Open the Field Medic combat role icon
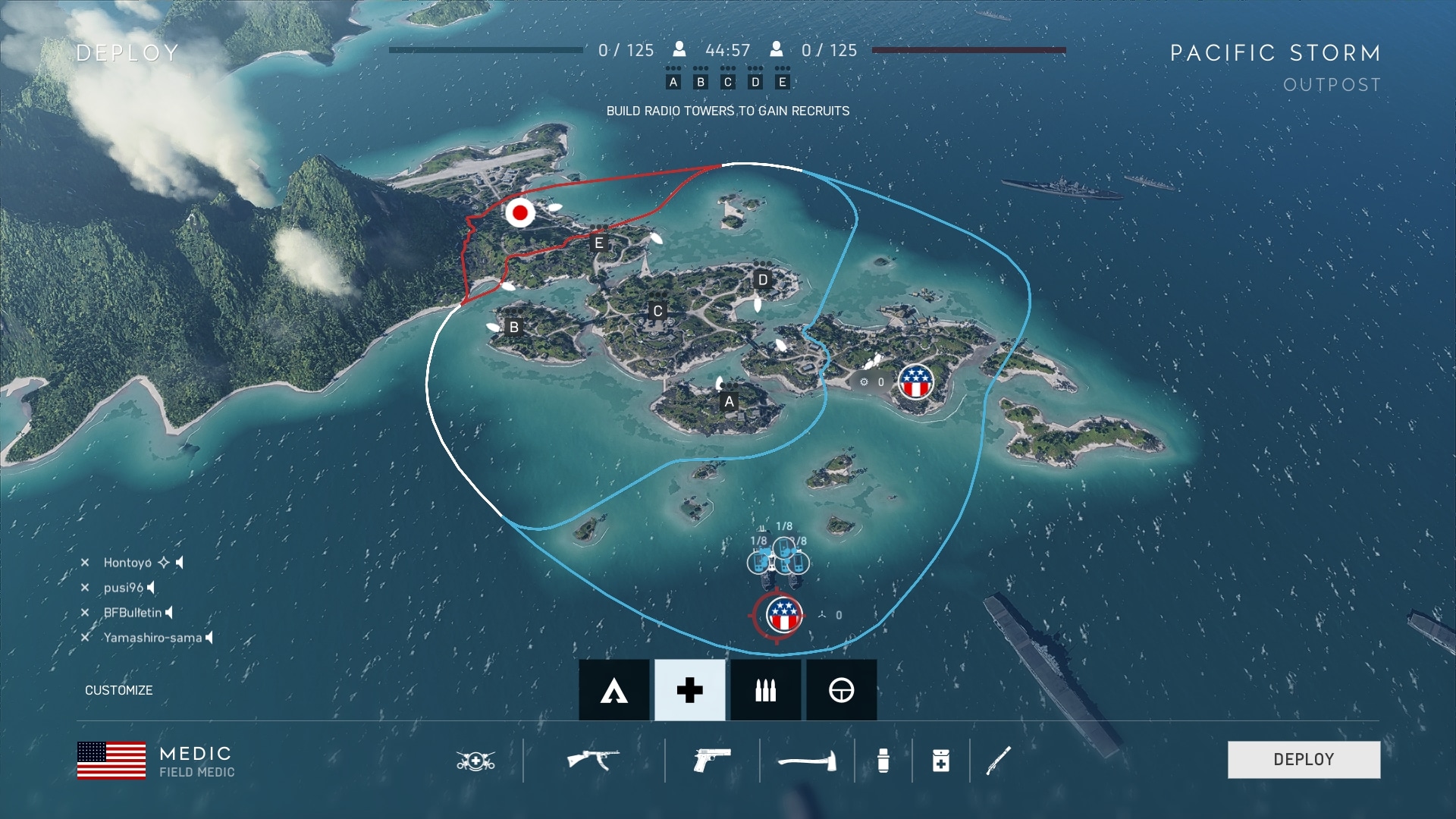Image resolution: width=1456 pixels, height=819 pixels. click(x=475, y=760)
